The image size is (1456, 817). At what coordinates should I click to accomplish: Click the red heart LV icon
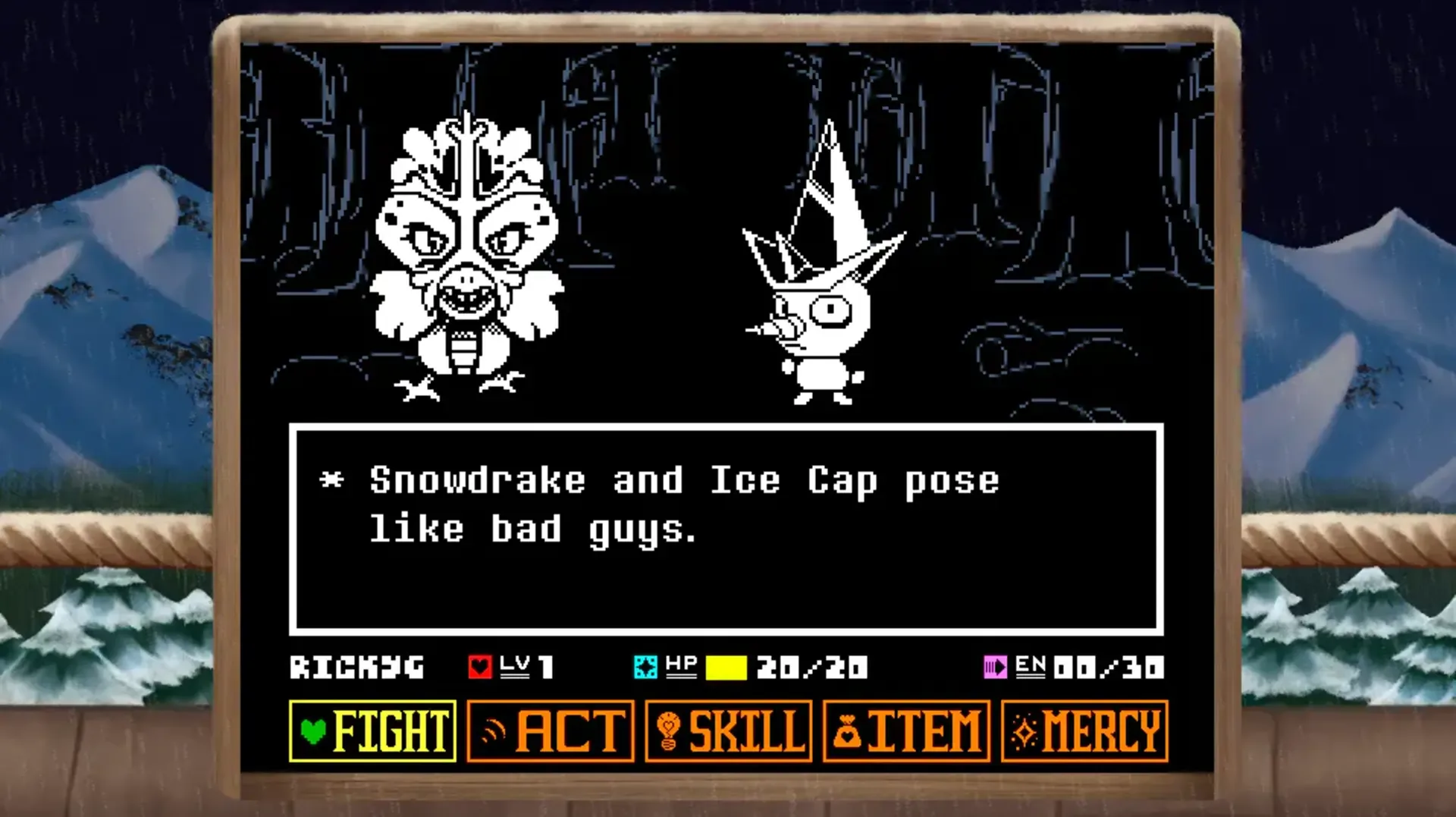click(x=479, y=668)
